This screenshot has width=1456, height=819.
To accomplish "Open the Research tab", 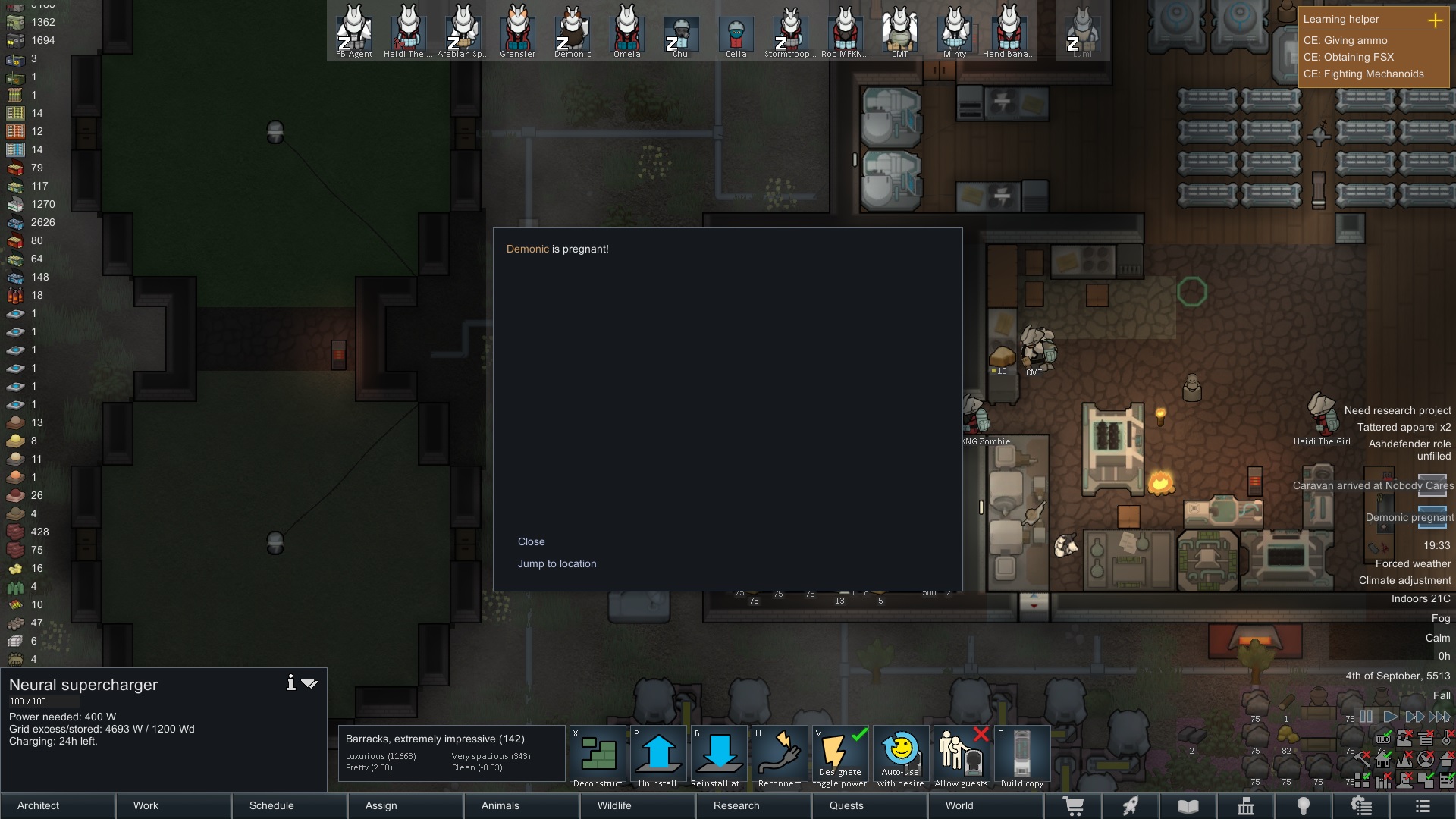I will [736, 805].
